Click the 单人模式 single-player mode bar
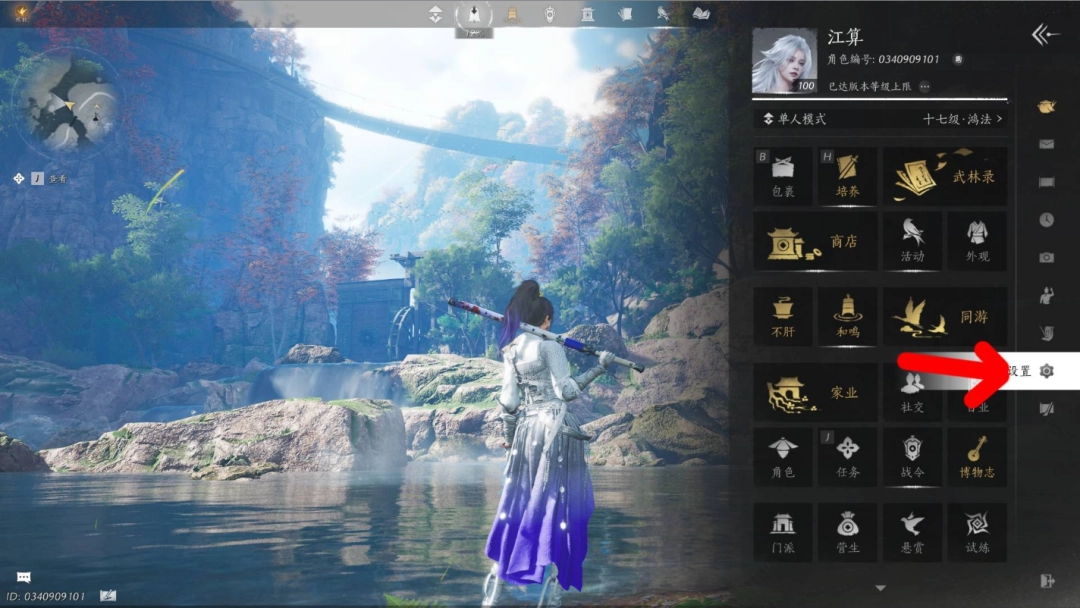The image size is (1080, 608). 880,119
